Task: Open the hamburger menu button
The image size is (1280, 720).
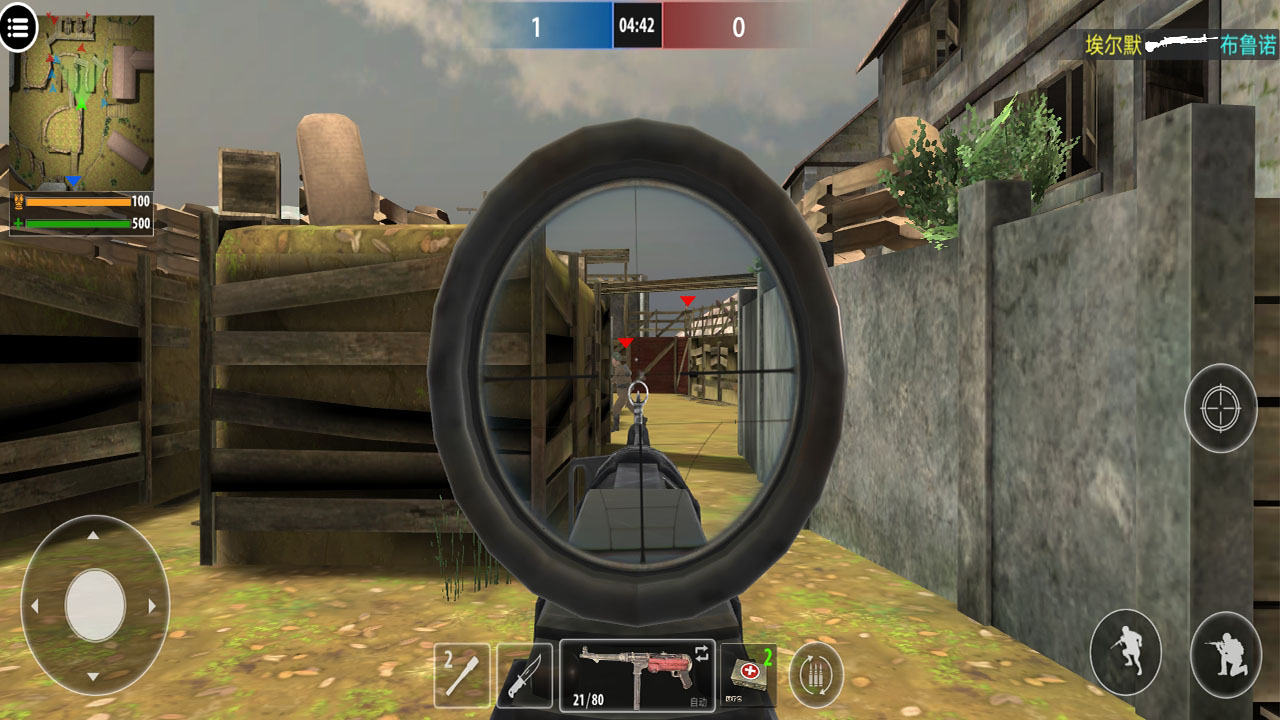Action: [x=18, y=27]
